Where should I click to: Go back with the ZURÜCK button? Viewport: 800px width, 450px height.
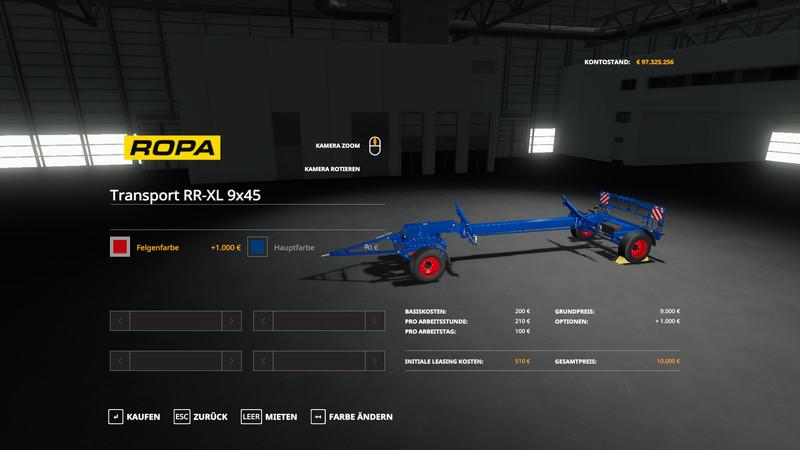coord(201,416)
